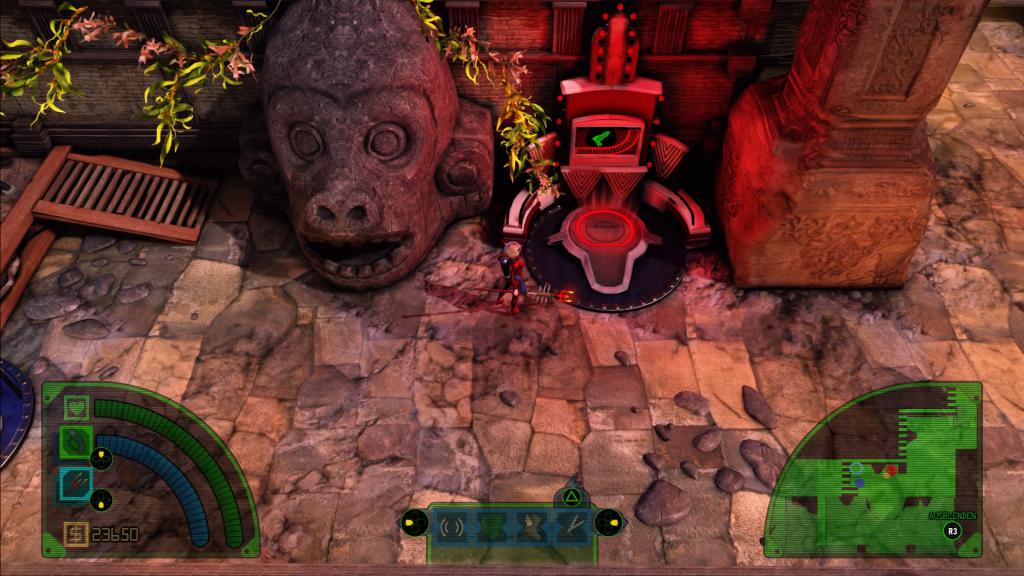
Task: Click the solid blue dot on the minimap
Action: [859, 481]
